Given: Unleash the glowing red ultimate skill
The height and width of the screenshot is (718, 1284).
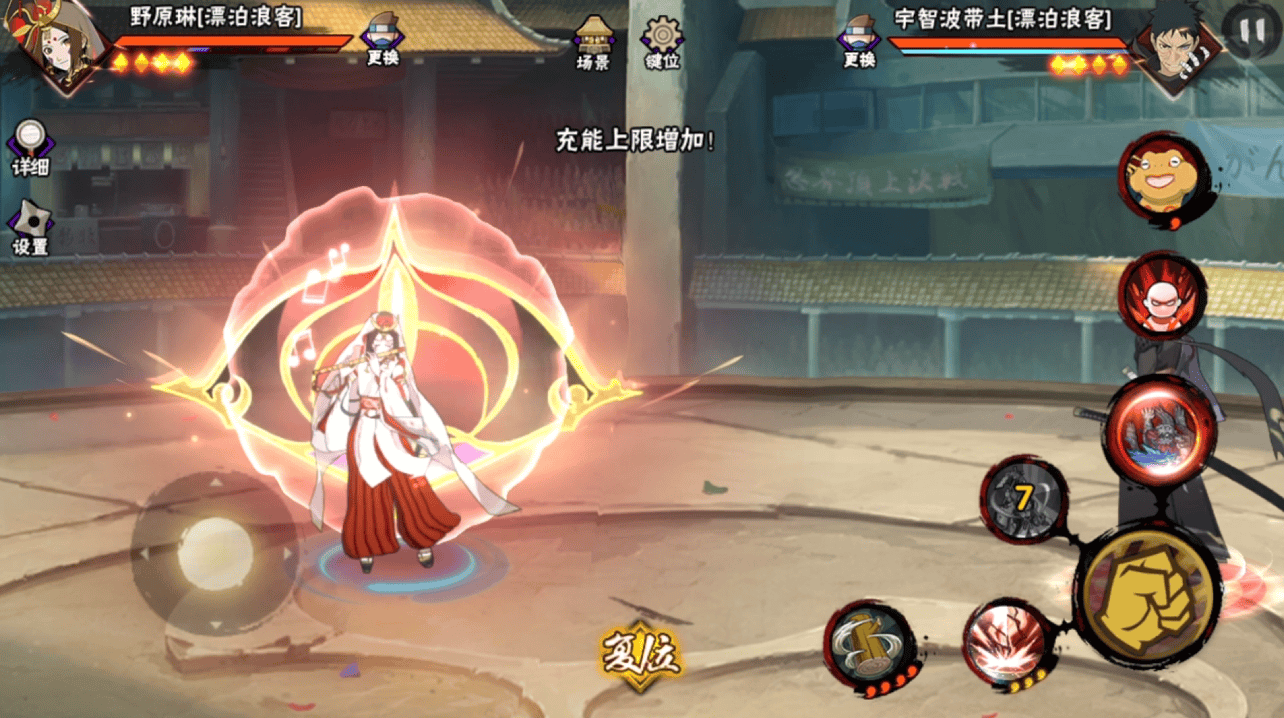Looking at the screenshot, I should coord(1159,431).
